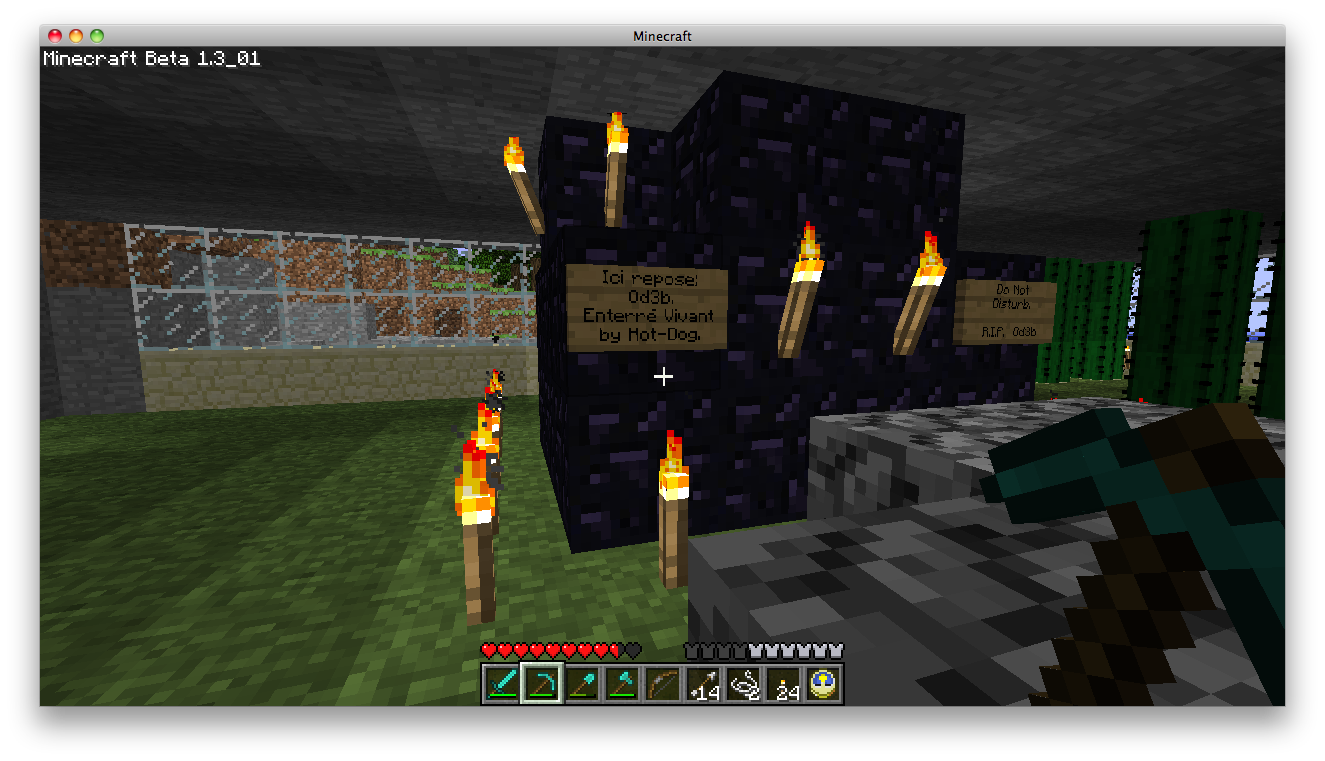Close the Minecraft window
Viewport: 1325px width, 761px height.
coord(55,36)
